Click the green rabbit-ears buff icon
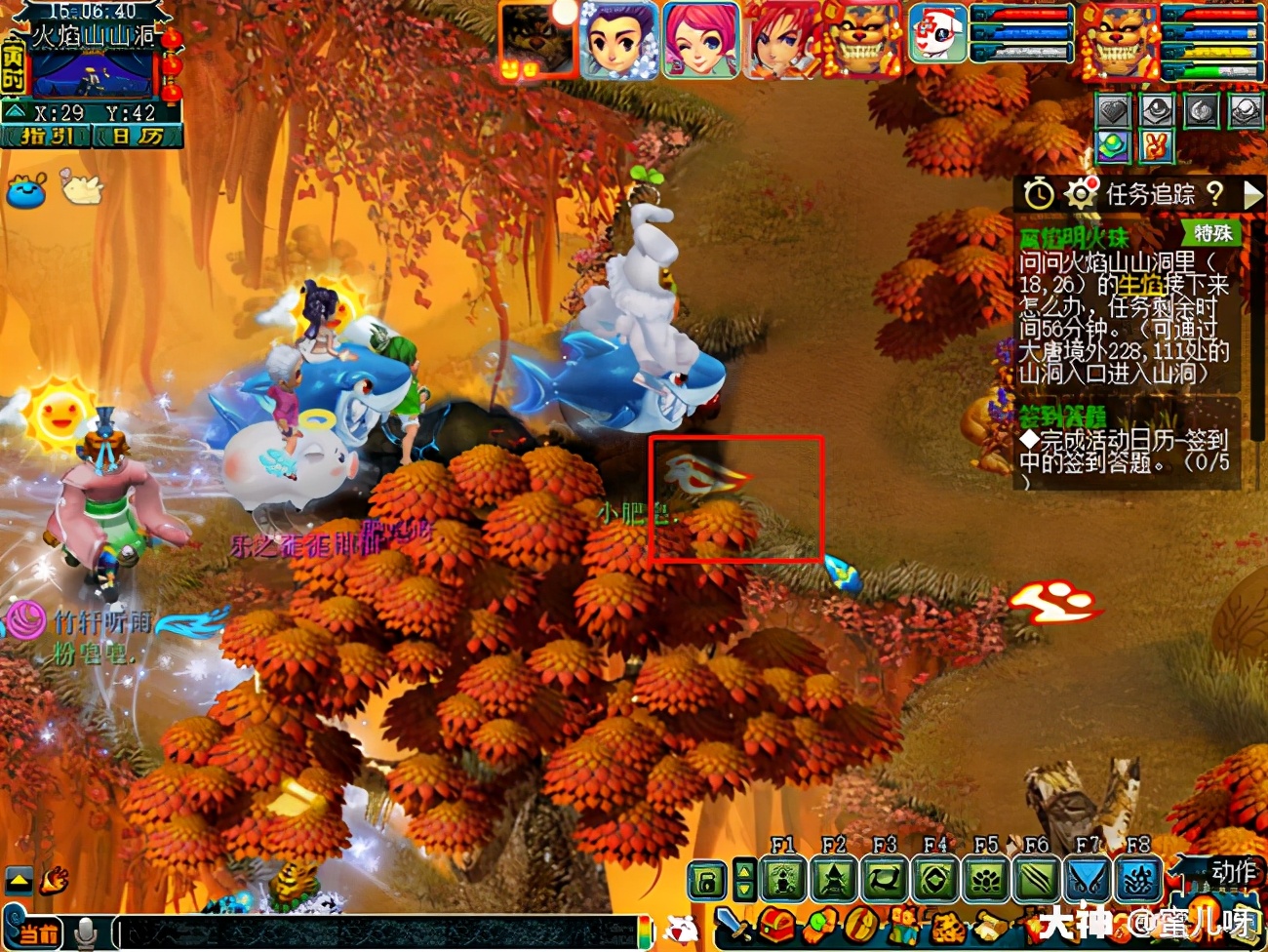The height and width of the screenshot is (952, 1268). coord(1157,146)
